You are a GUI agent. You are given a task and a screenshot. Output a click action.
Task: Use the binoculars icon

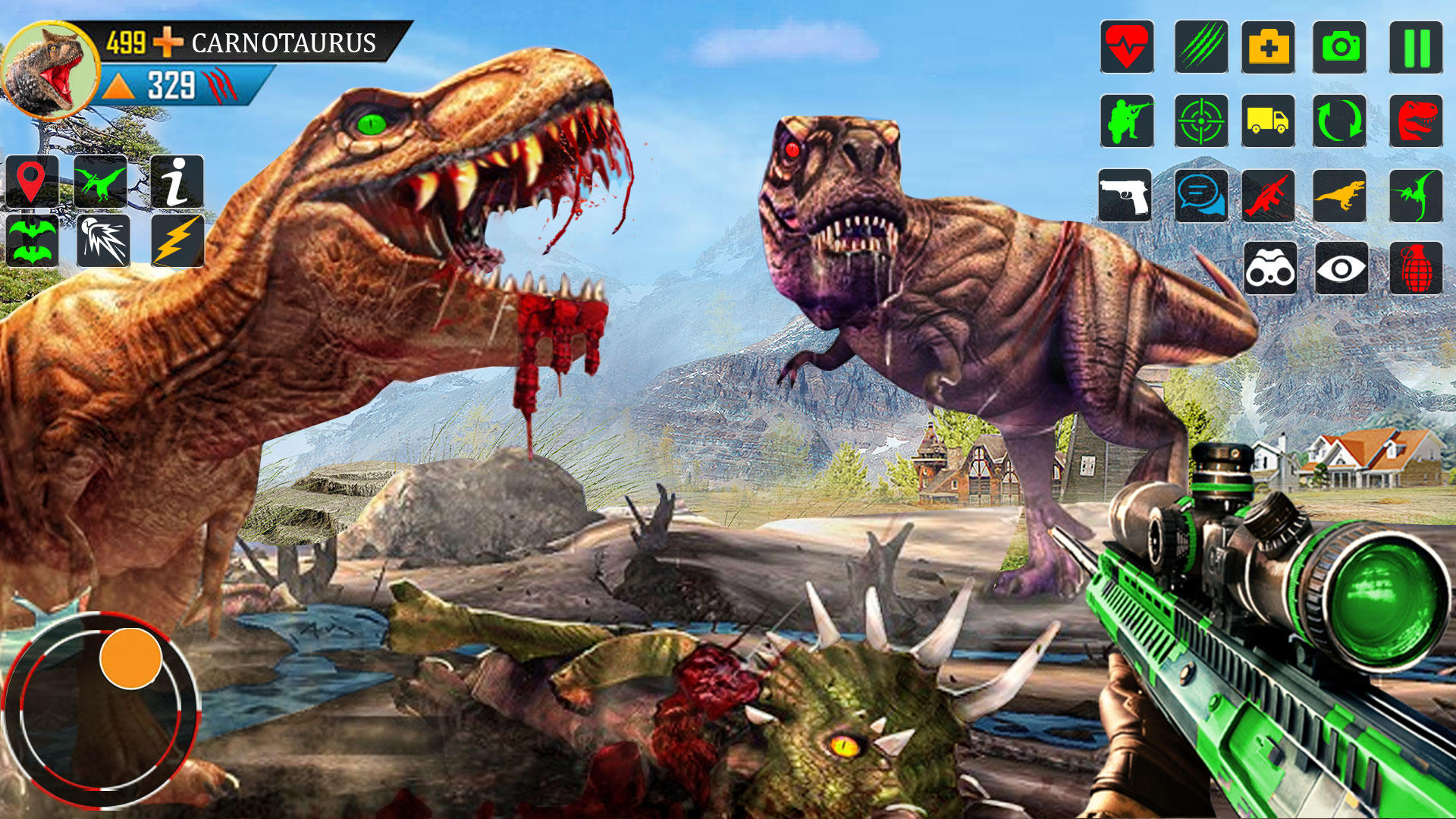coord(1270,268)
